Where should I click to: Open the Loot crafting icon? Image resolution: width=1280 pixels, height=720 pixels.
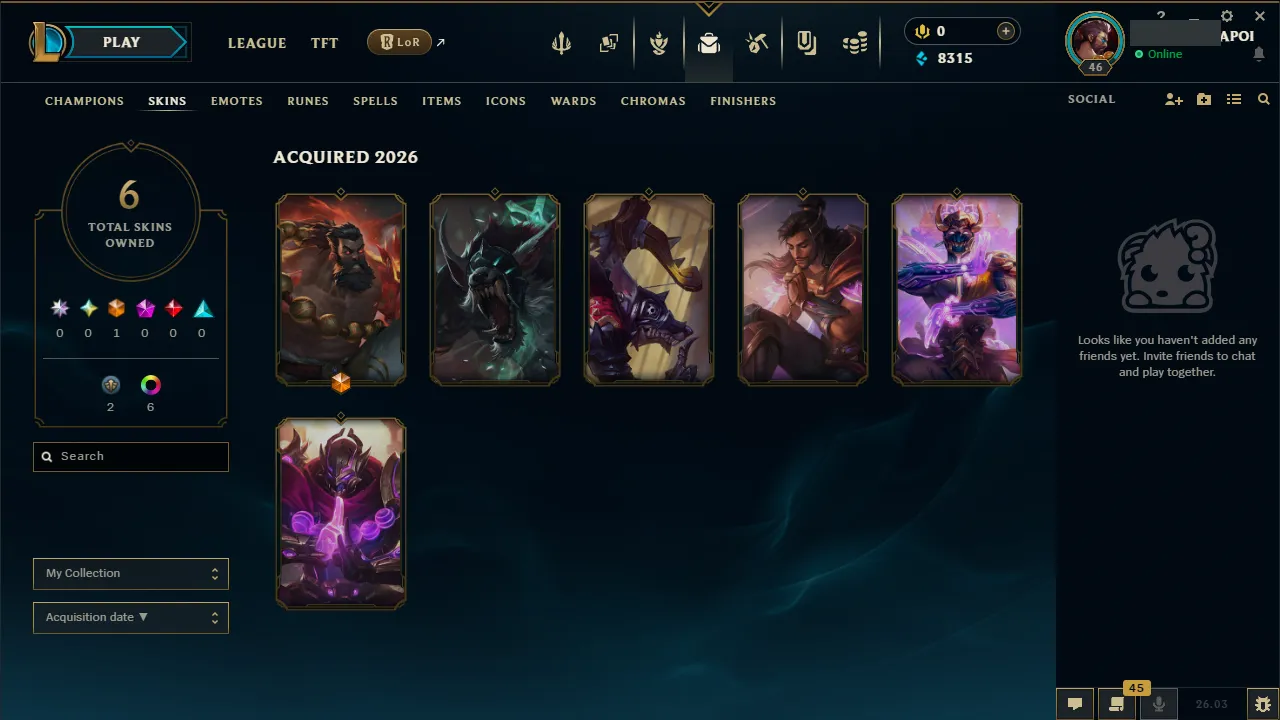757,43
